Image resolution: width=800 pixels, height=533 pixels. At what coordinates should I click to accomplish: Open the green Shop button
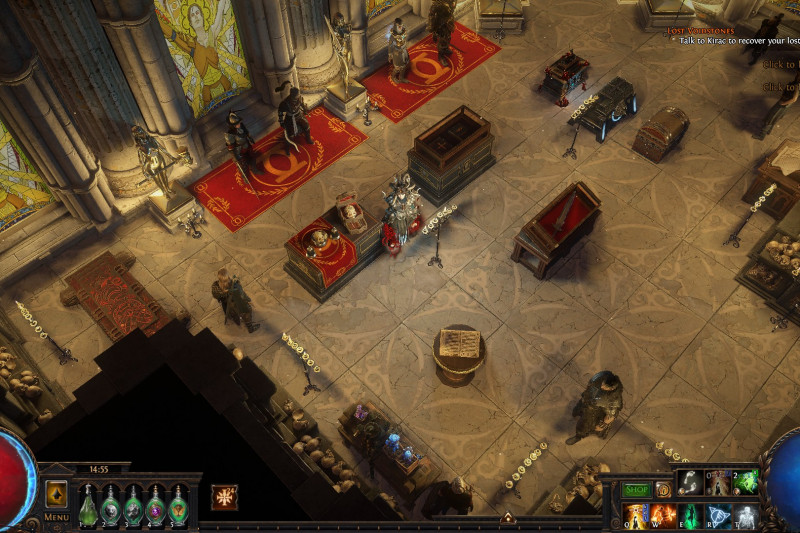pyautogui.click(x=637, y=490)
